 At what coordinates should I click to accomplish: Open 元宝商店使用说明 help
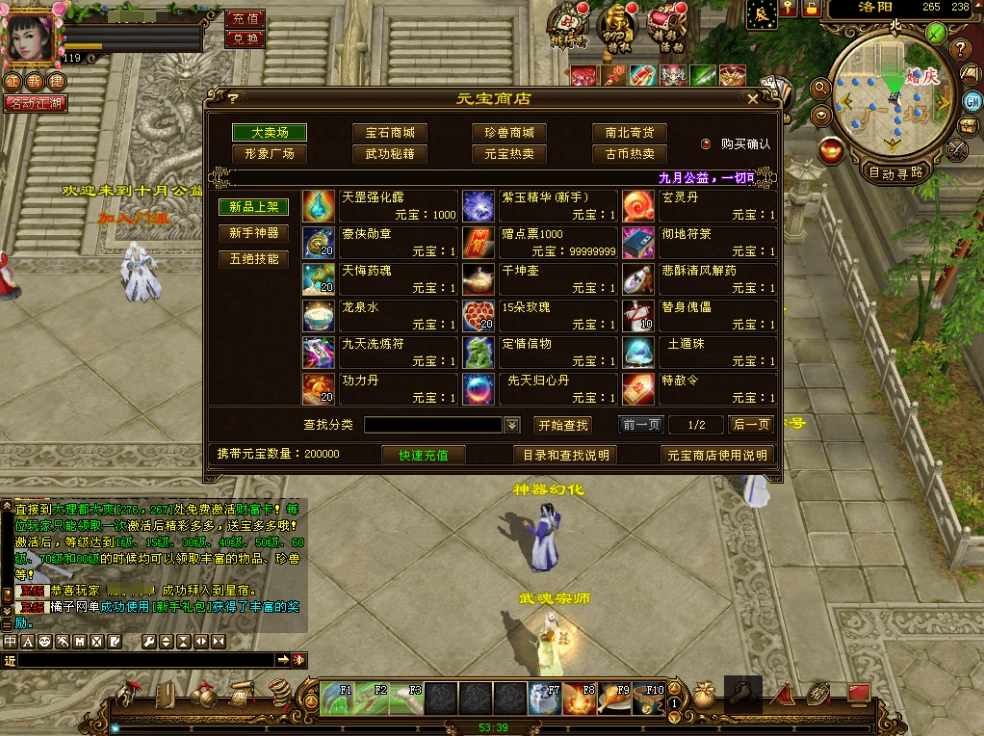[718, 455]
